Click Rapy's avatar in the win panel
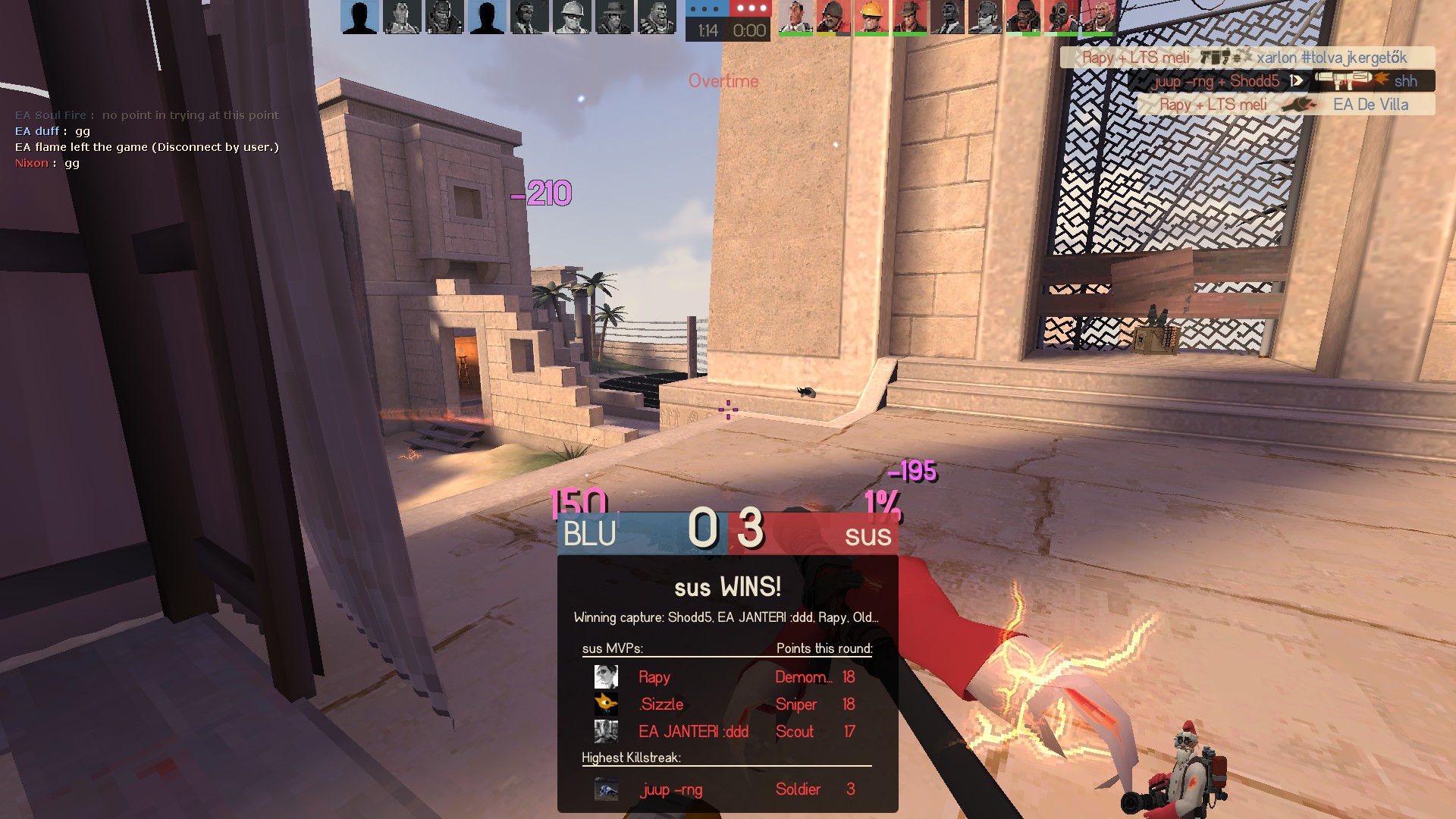This screenshot has height=819, width=1456. pos(606,676)
